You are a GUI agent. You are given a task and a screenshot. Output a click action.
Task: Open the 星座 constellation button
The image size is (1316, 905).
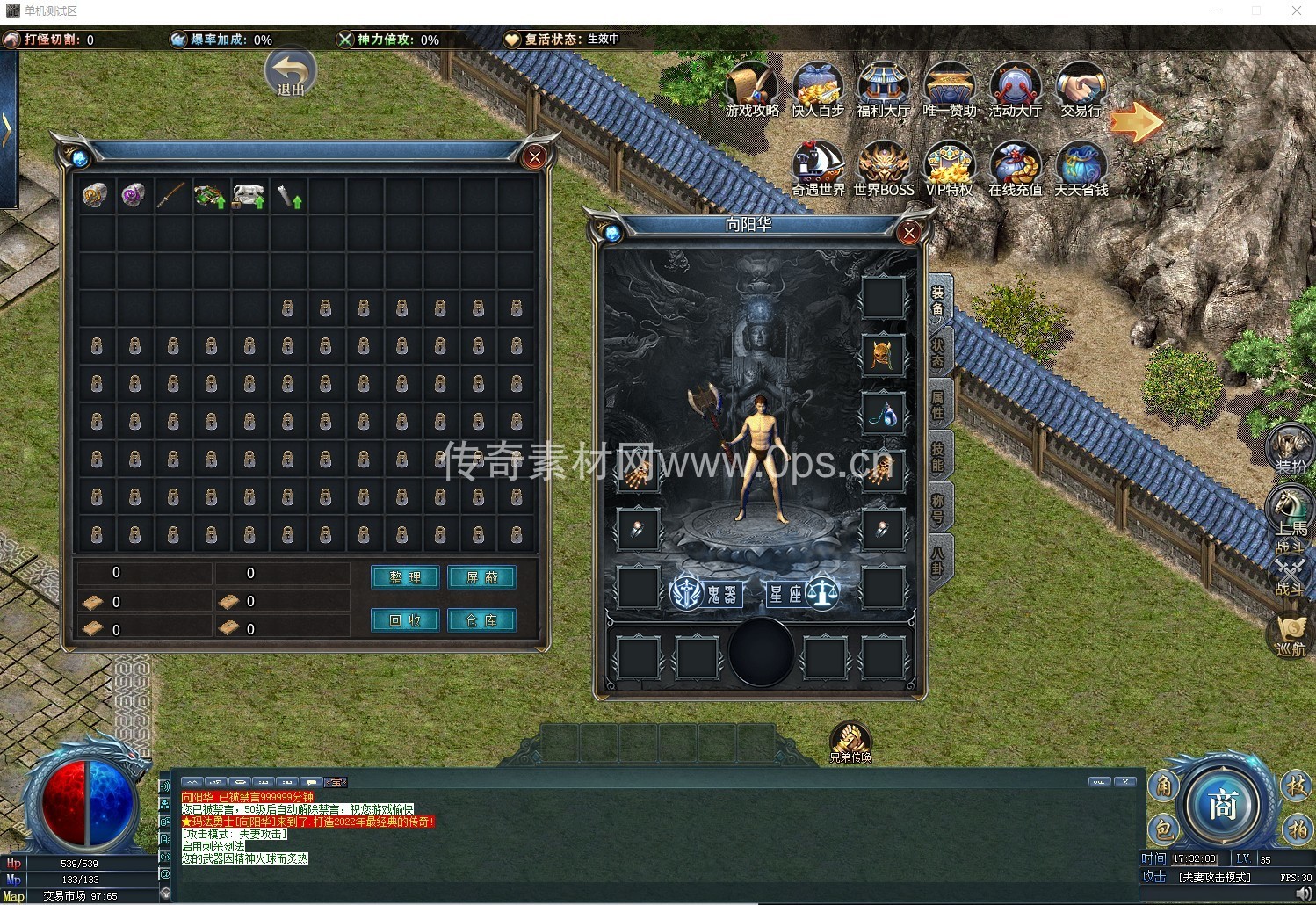(802, 595)
